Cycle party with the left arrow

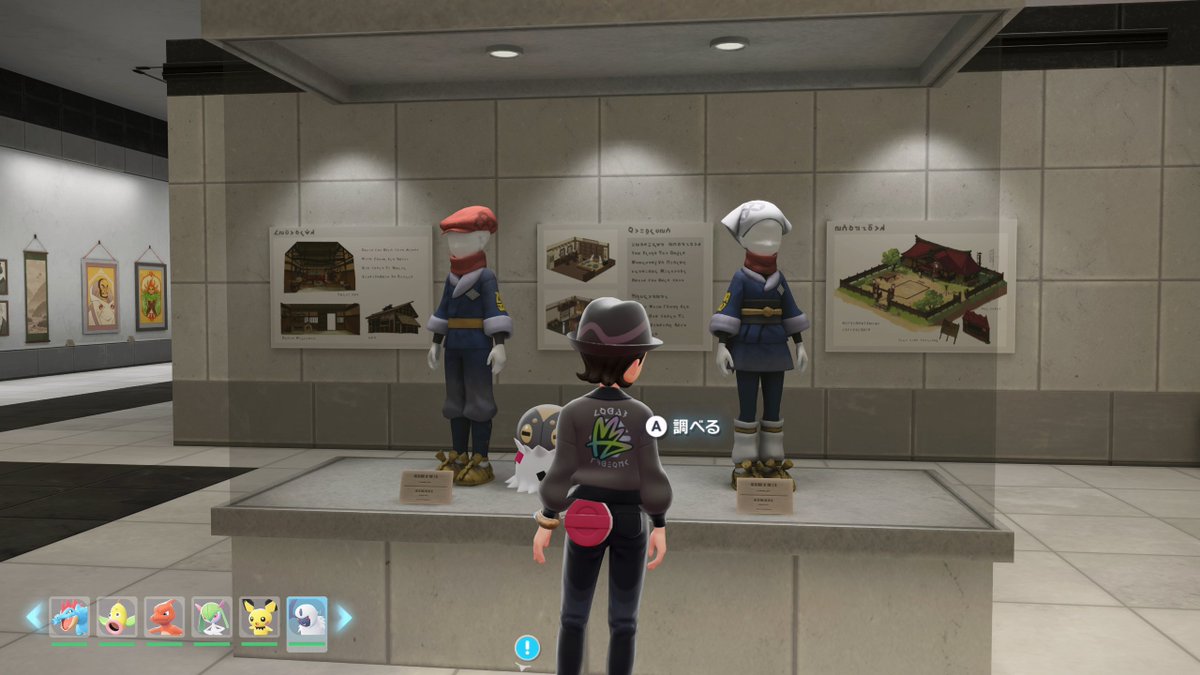point(34,617)
